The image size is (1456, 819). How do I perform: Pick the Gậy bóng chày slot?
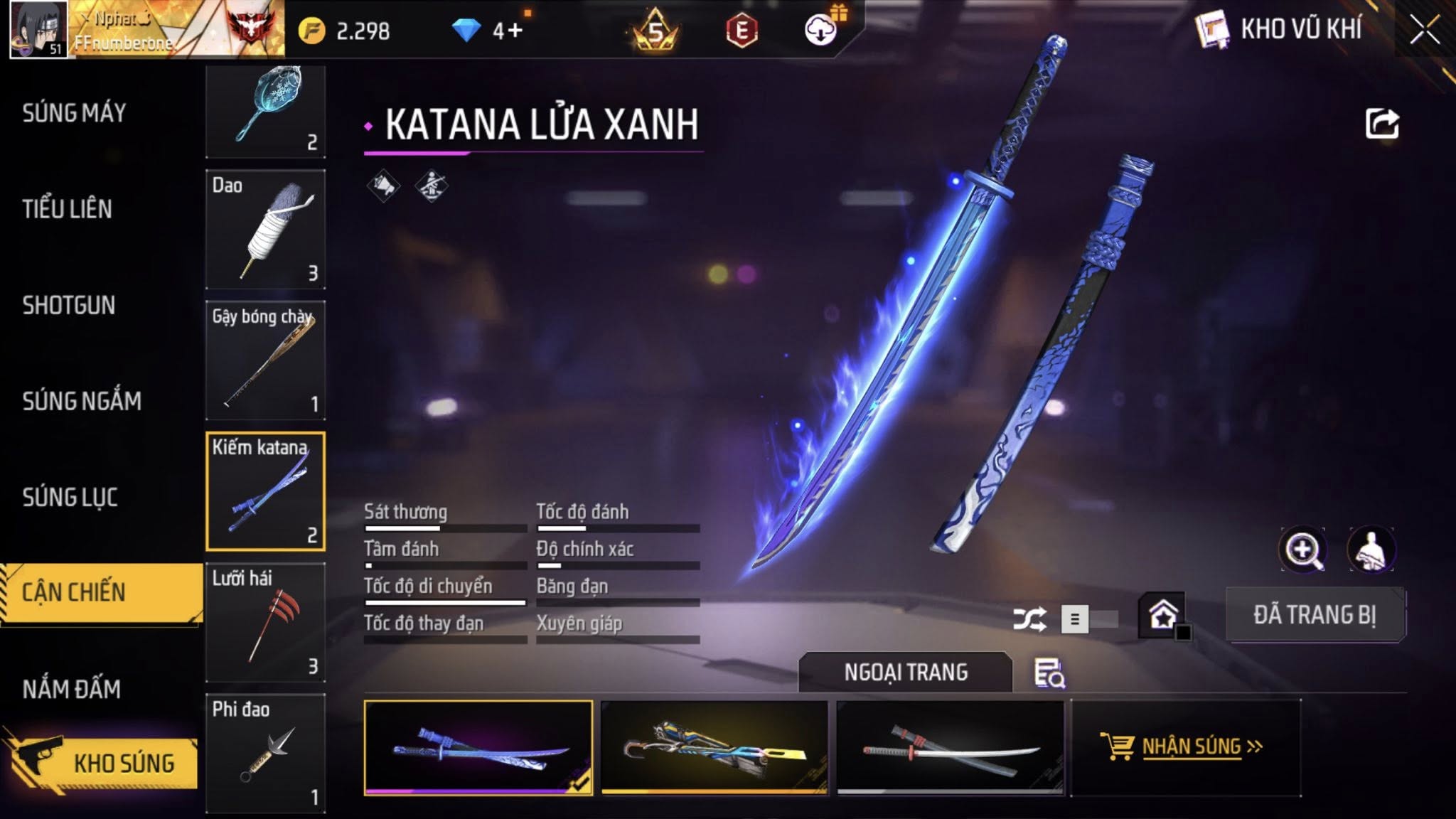pos(265,360)
